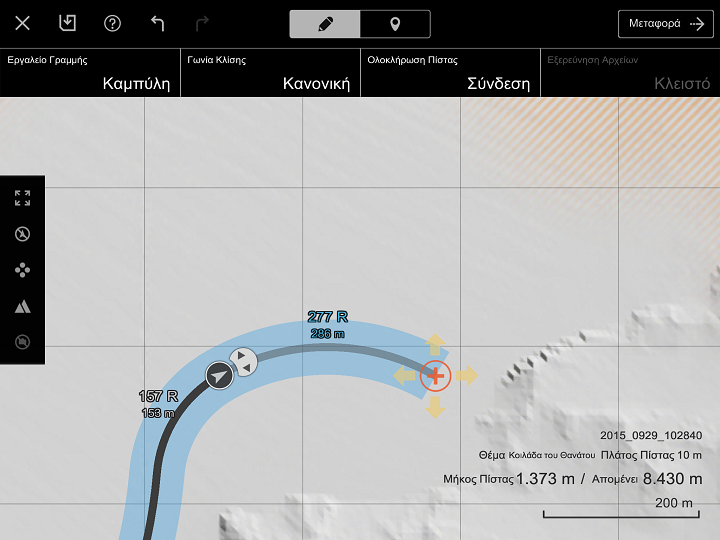Nudge the endpoint with the up arrow
The image size is (720, 540).
[x=436, y=344]
